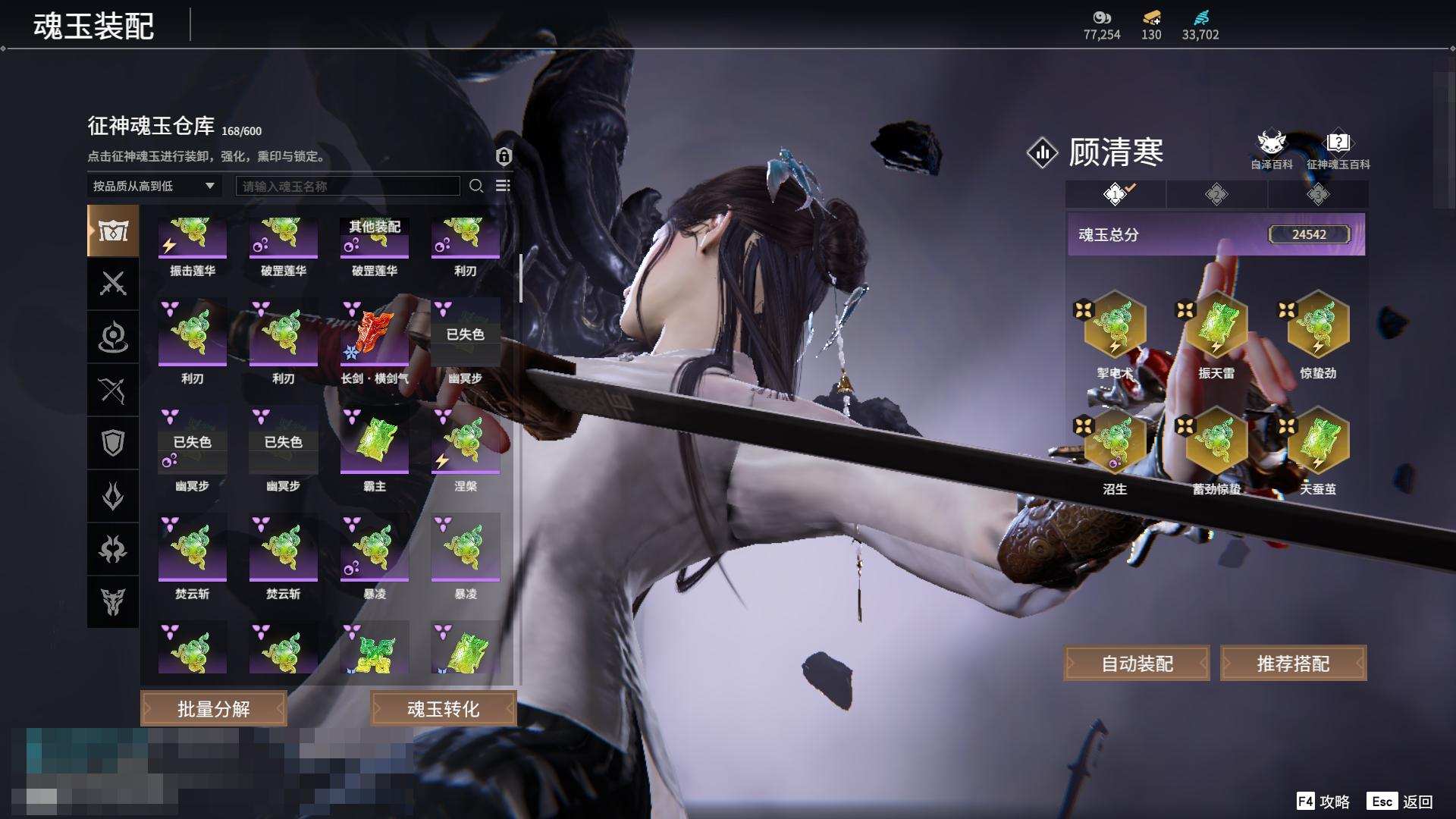Select the shield category tab
The image size is (1456, 819).
click(x=113, y=443)
